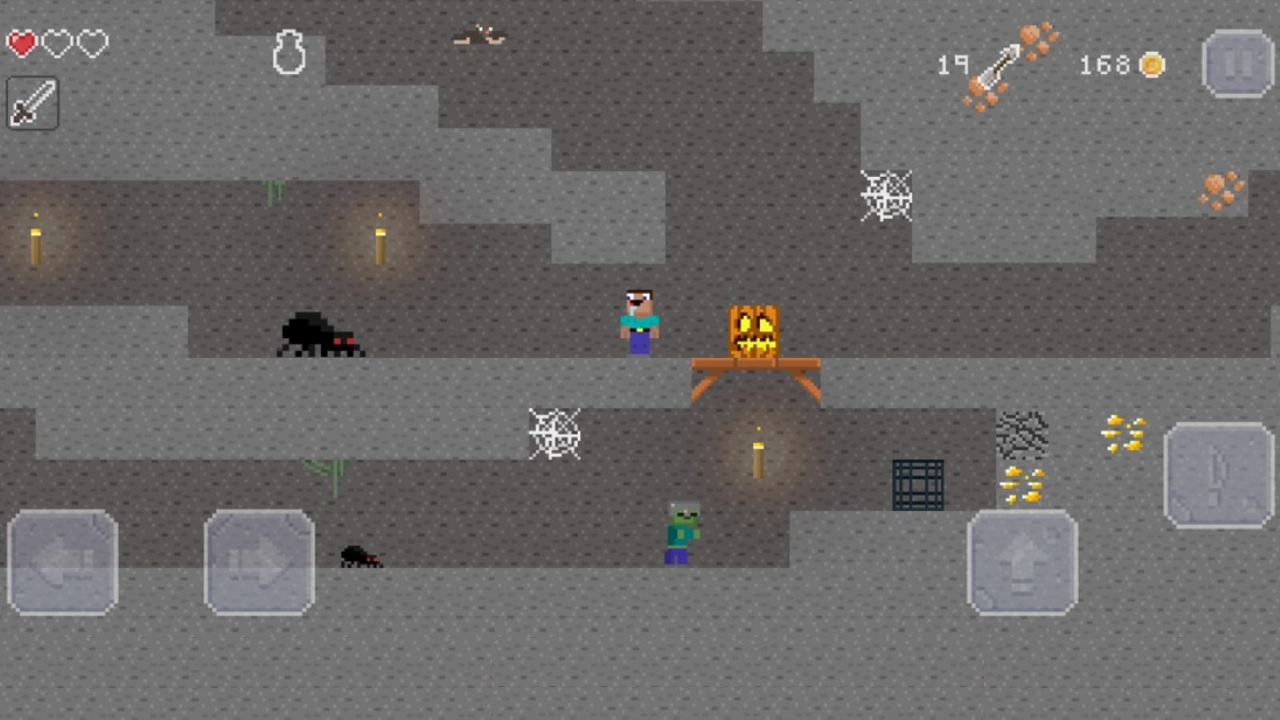Click the Noob player character
The width and height of the screenshot is (1280, 720).
pos(638,318)
